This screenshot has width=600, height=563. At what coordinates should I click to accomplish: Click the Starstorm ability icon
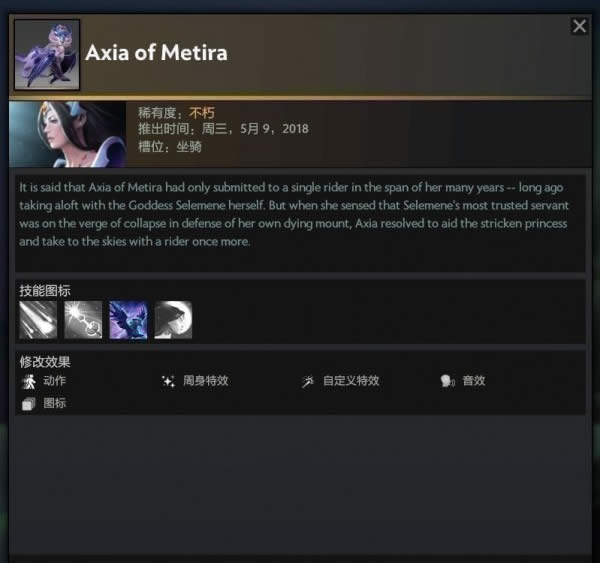point(38,320)
